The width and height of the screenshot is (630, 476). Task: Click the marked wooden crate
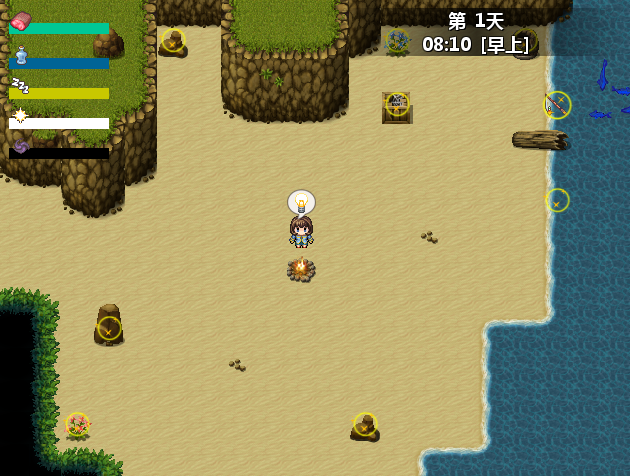click(x=397, y=105)
